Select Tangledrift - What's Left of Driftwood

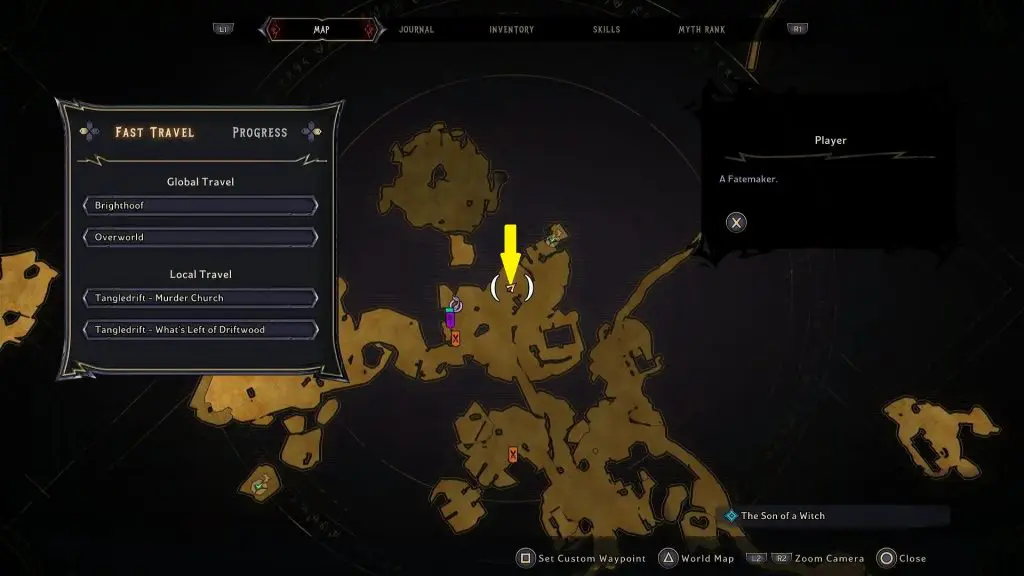coord(201,330)
